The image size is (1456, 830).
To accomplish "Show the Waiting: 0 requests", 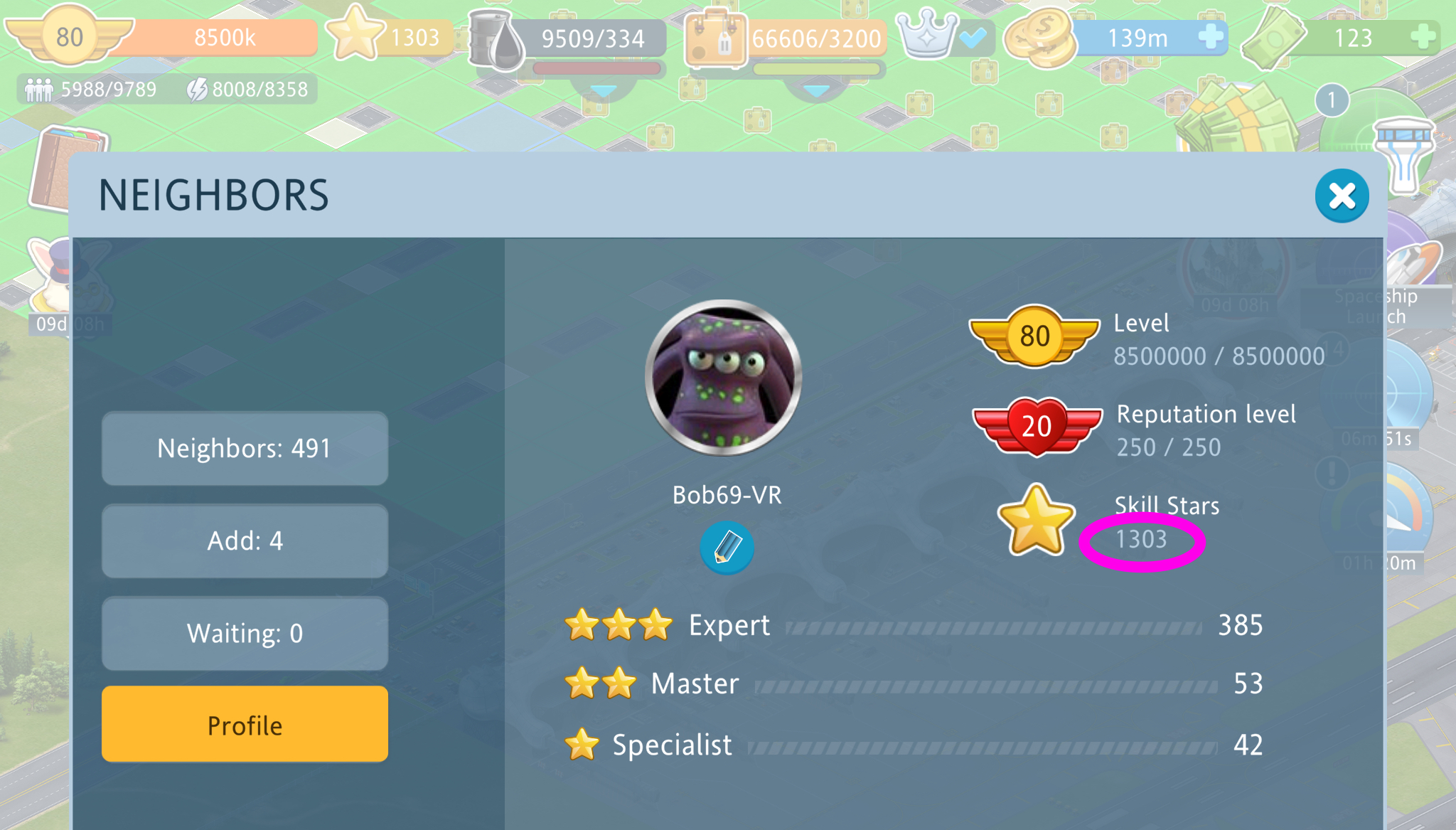I will pyautogui.click(x=245, y=634).
